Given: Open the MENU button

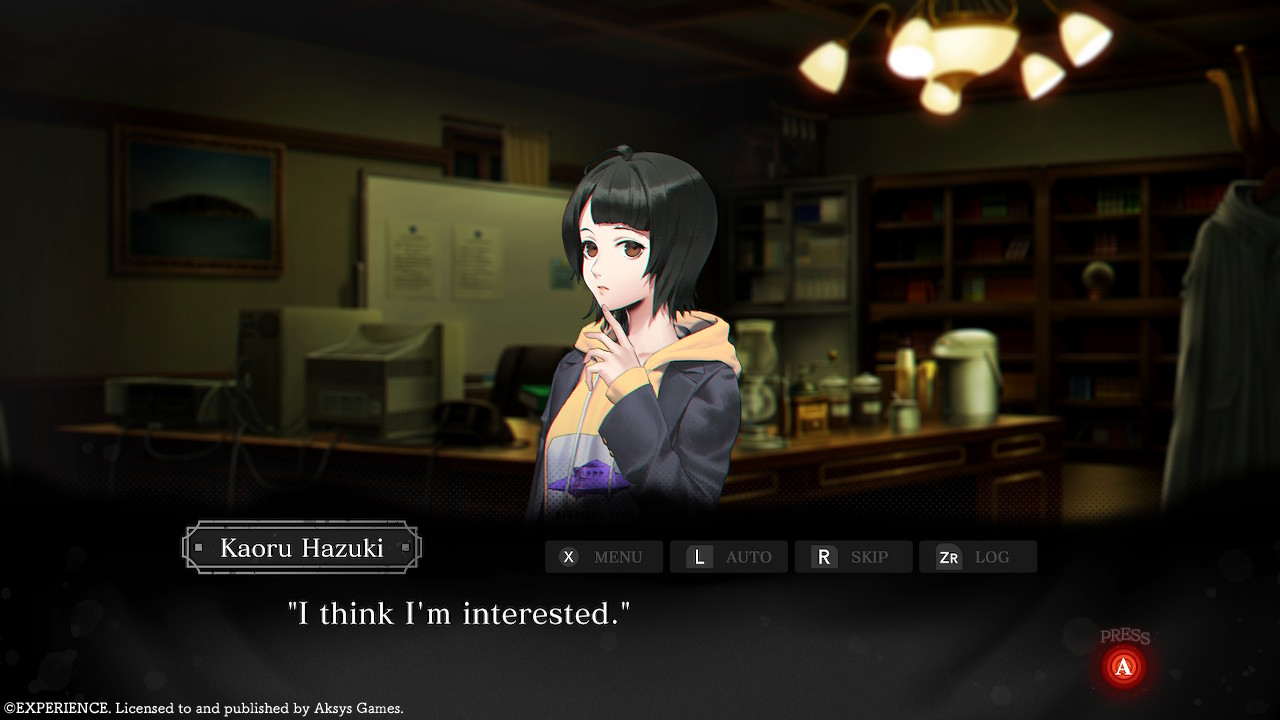Looking at the screenshot, I should [603, 557].
